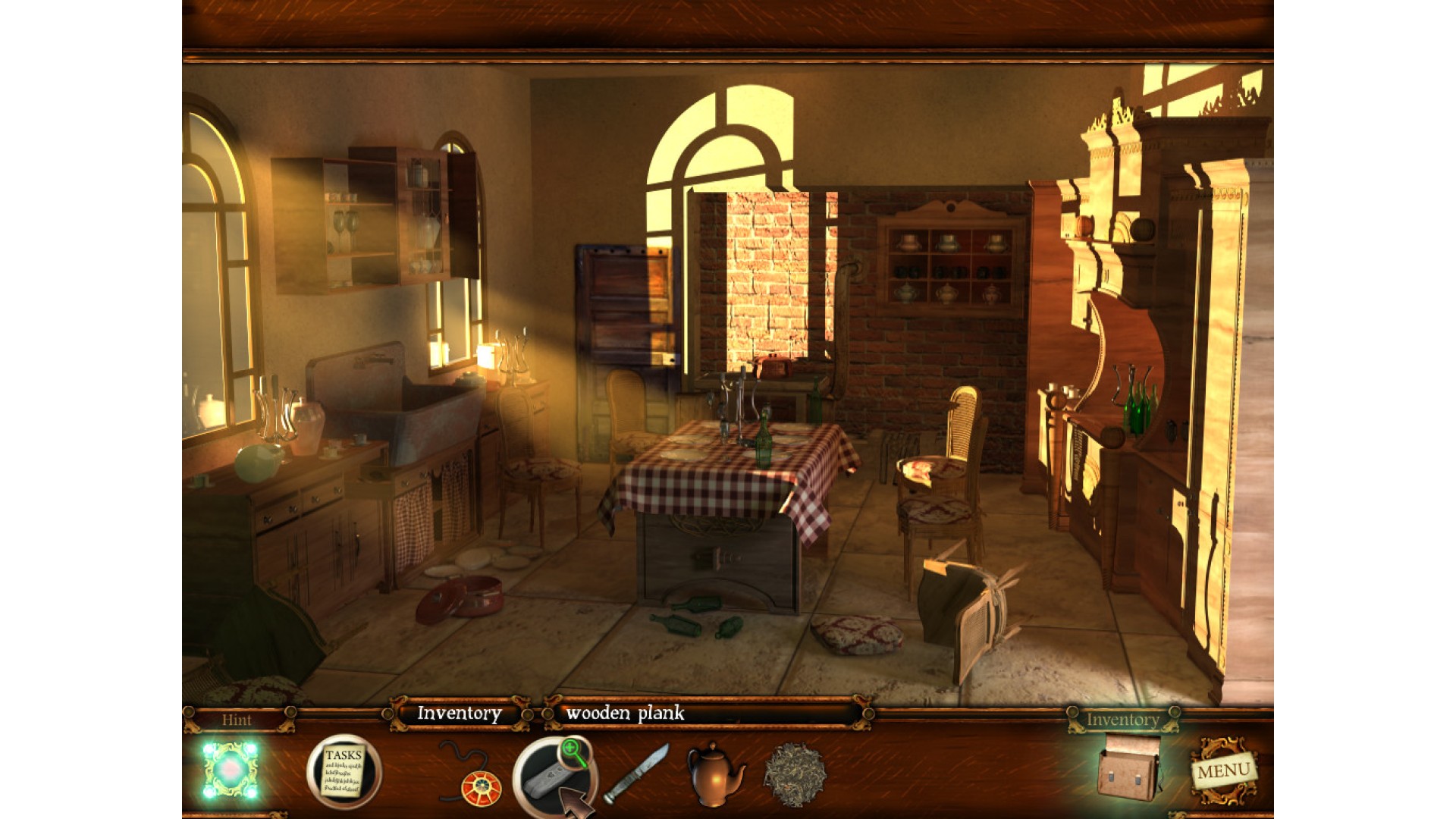Select the pile of dried tea leaves
The image size is (1456, 819).
pos(794,774)
